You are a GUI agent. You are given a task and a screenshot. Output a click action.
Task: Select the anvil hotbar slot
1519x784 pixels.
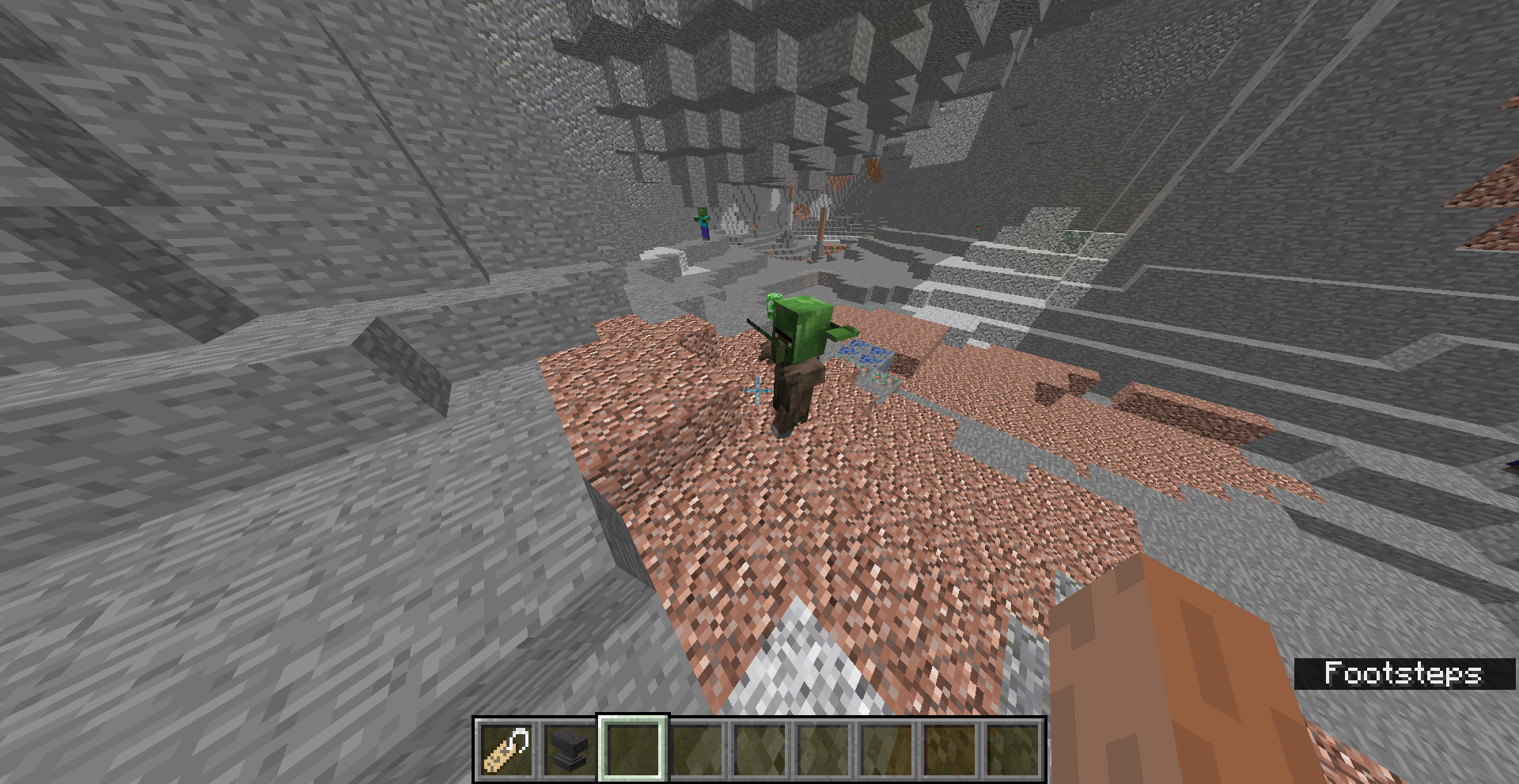coord(570,749)
